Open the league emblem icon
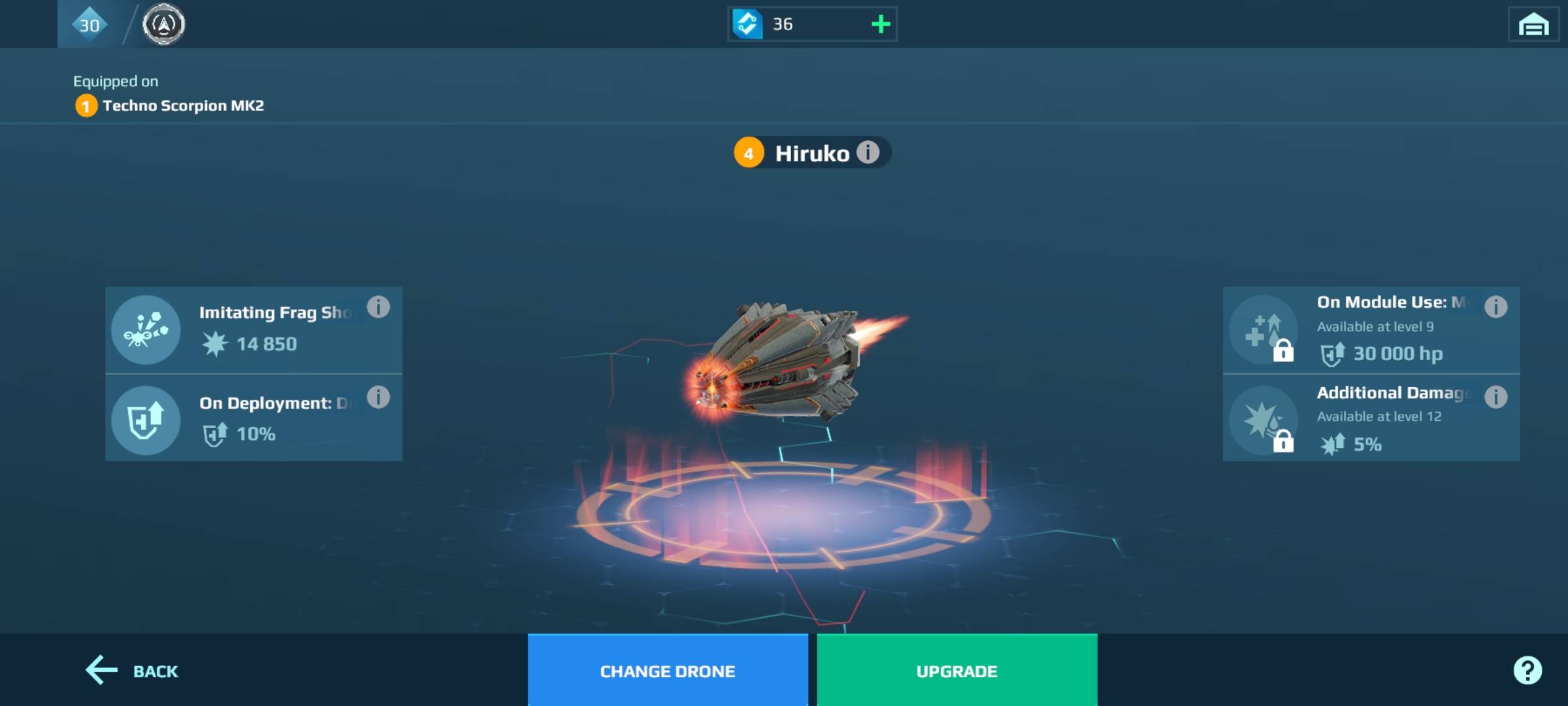 [x=163, y=25]
